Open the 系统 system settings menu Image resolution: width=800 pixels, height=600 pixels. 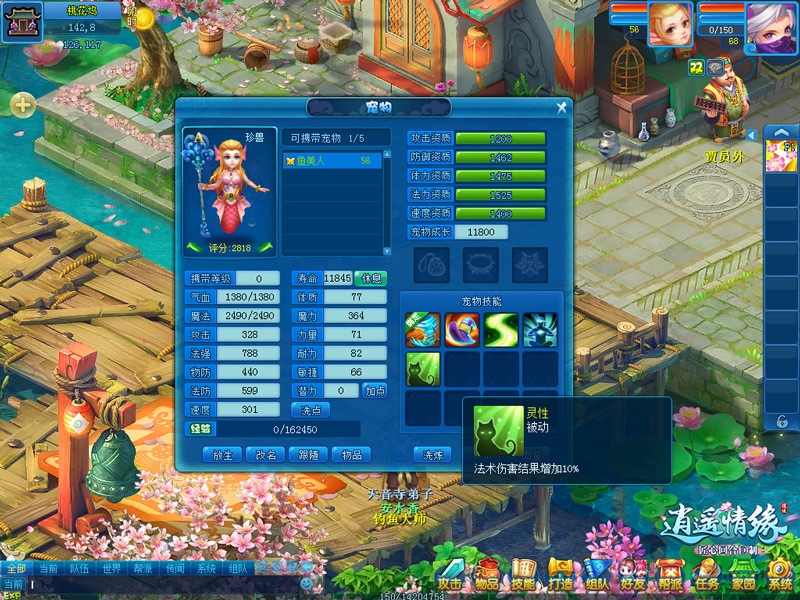[779, 574]
